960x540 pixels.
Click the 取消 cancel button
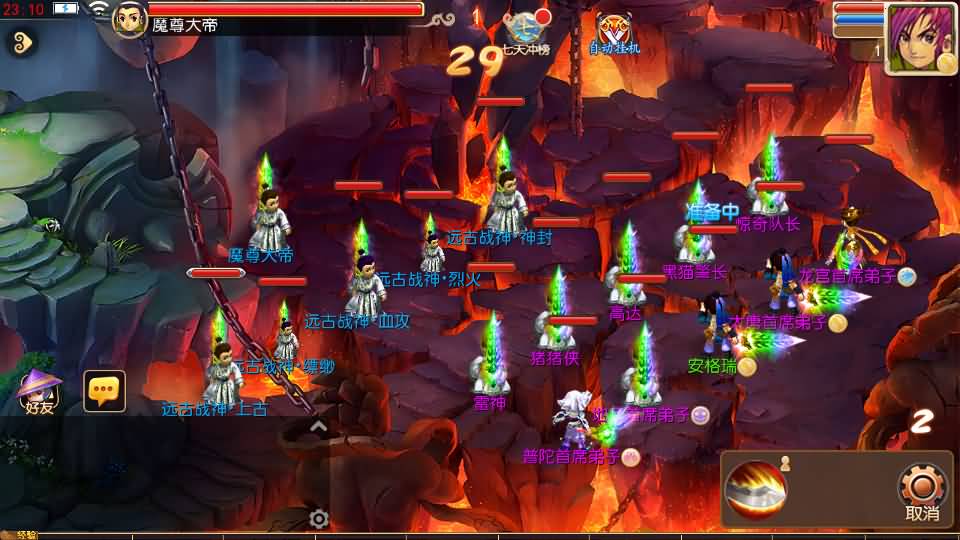[x=921, y=491]
